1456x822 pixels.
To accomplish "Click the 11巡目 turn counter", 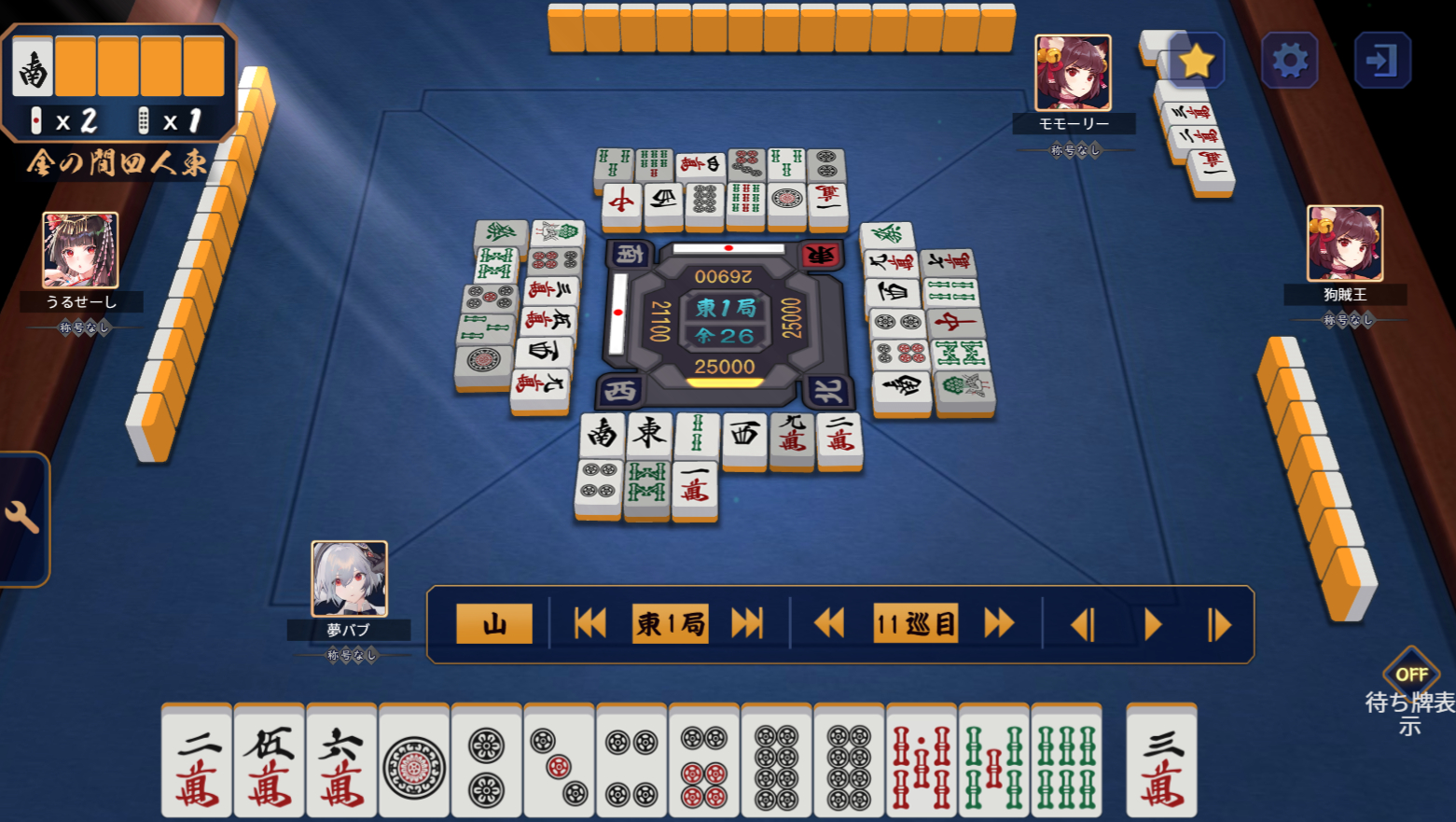I will pyautogui.click(x=914, y=622).
